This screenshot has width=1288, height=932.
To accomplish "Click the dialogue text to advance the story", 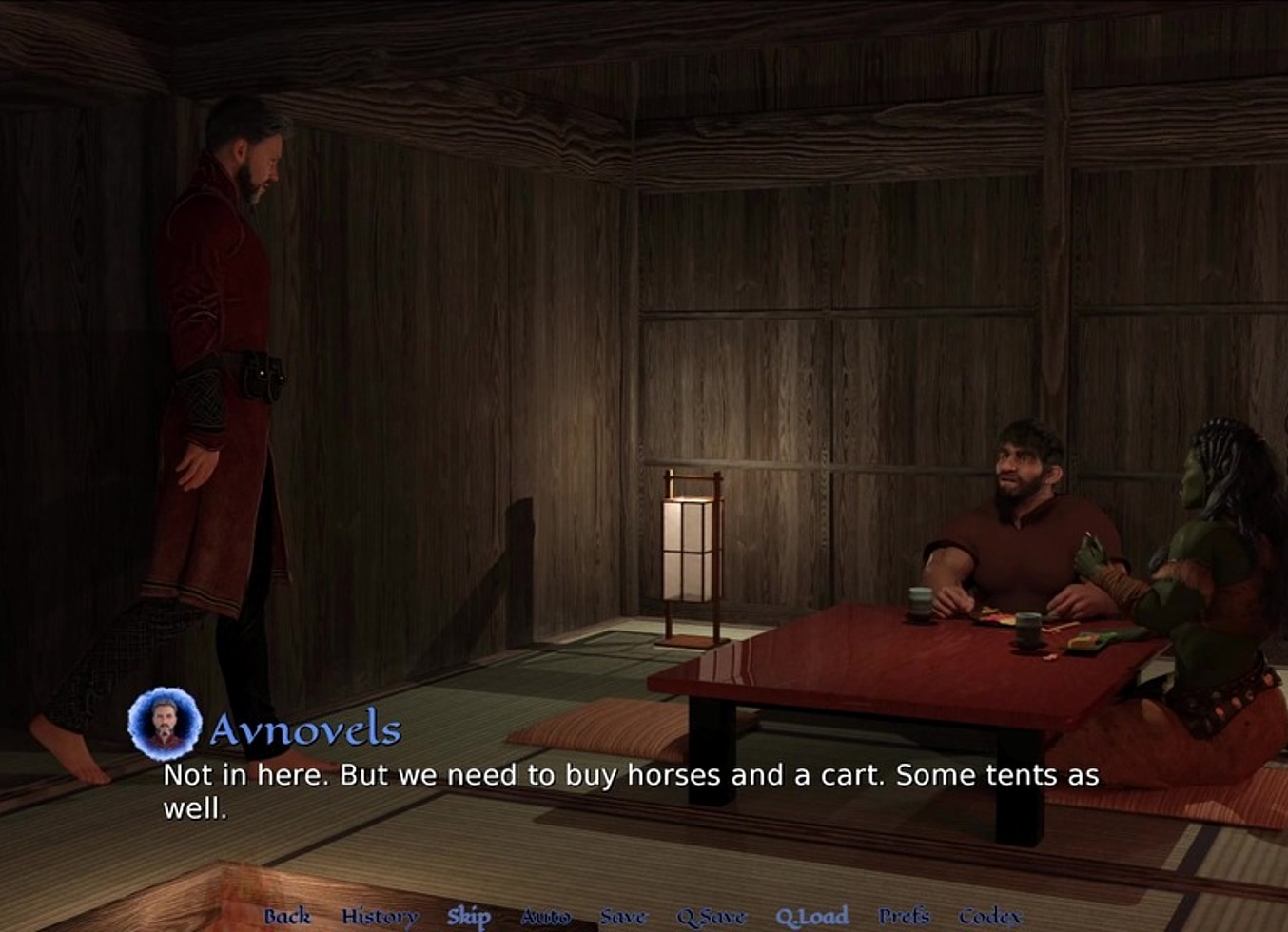I will [628, 789].
